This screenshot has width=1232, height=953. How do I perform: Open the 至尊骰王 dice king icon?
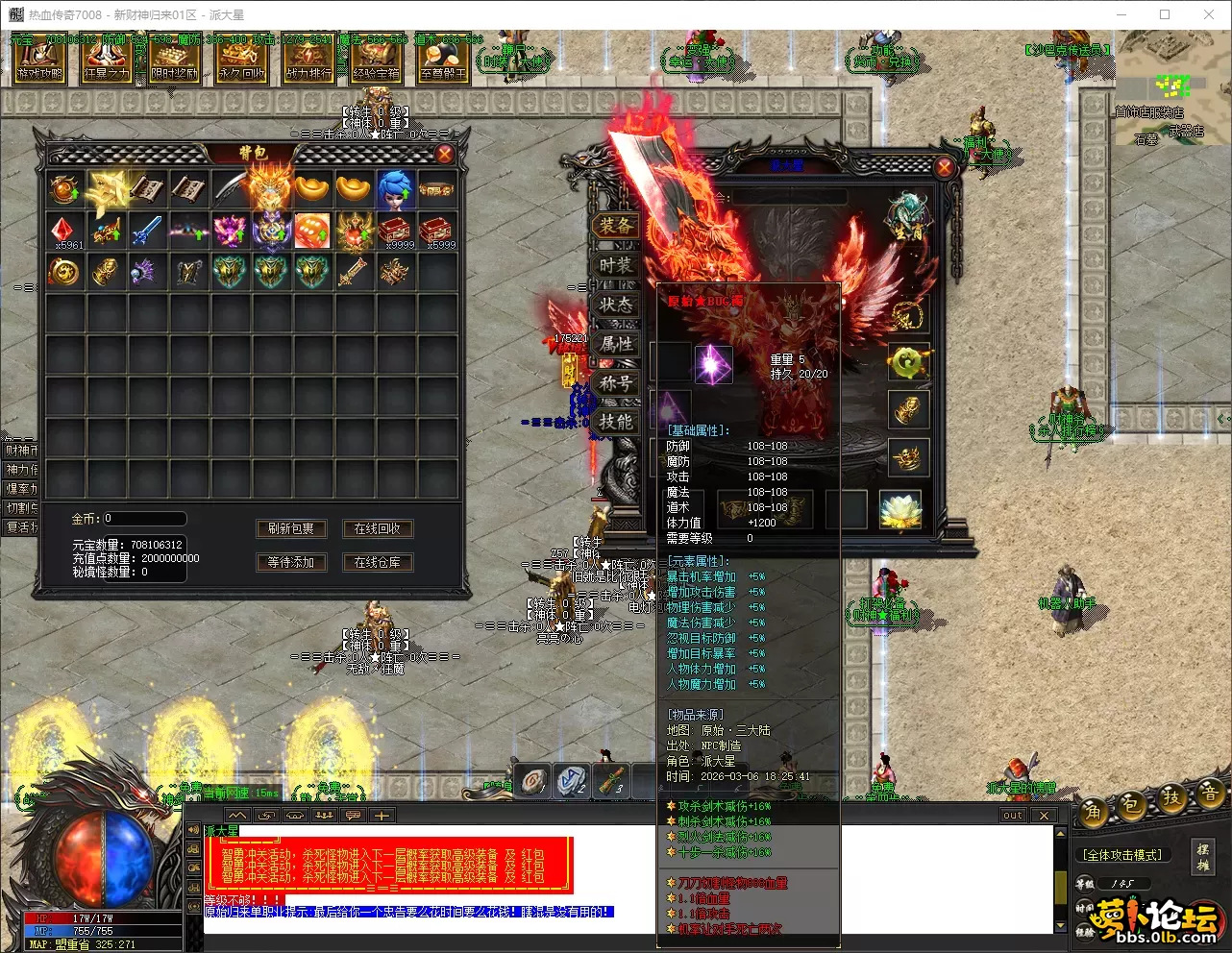pyautogui.click(x=443, y=60)
